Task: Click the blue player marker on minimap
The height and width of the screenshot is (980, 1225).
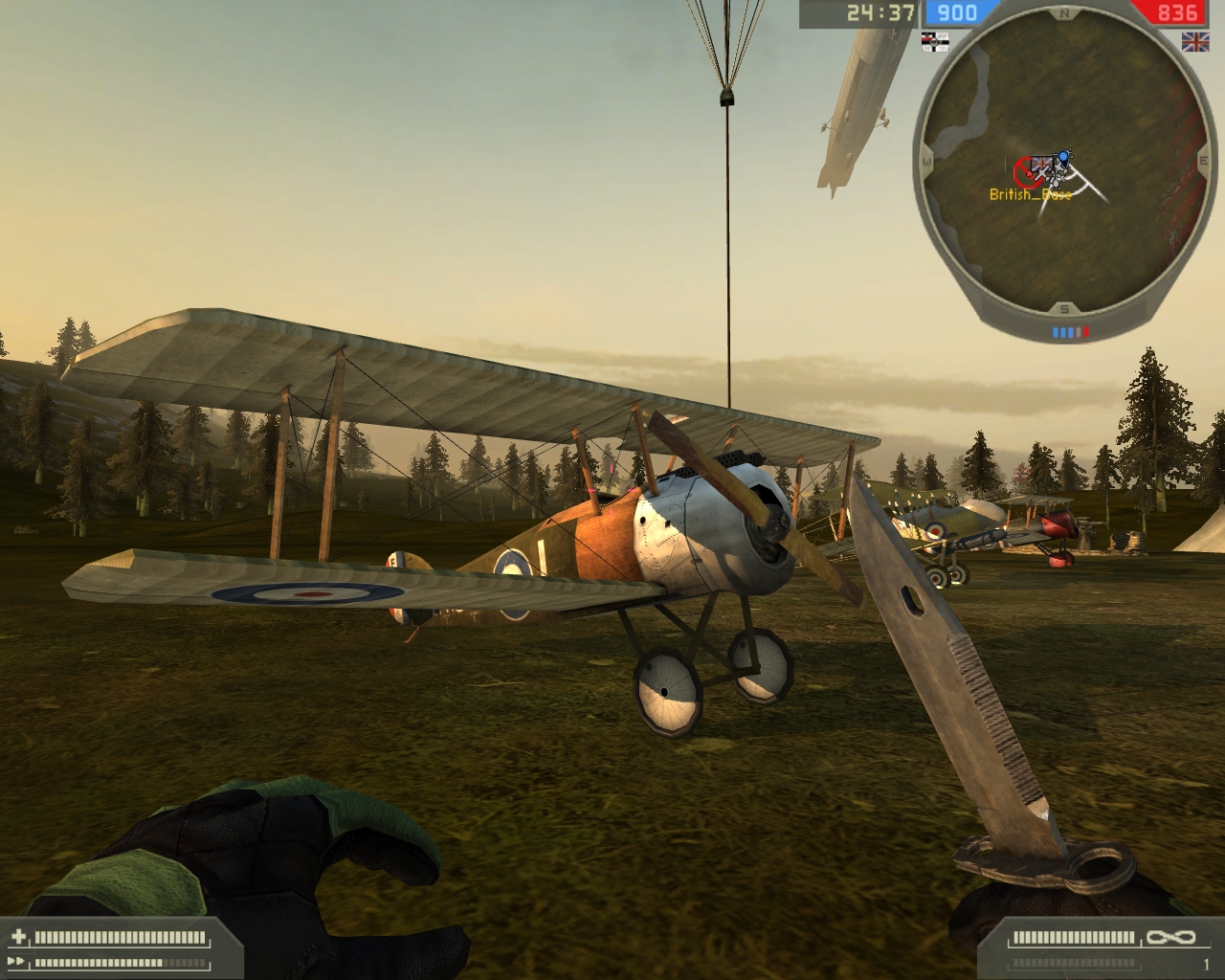Action: tap(1063, 156)
